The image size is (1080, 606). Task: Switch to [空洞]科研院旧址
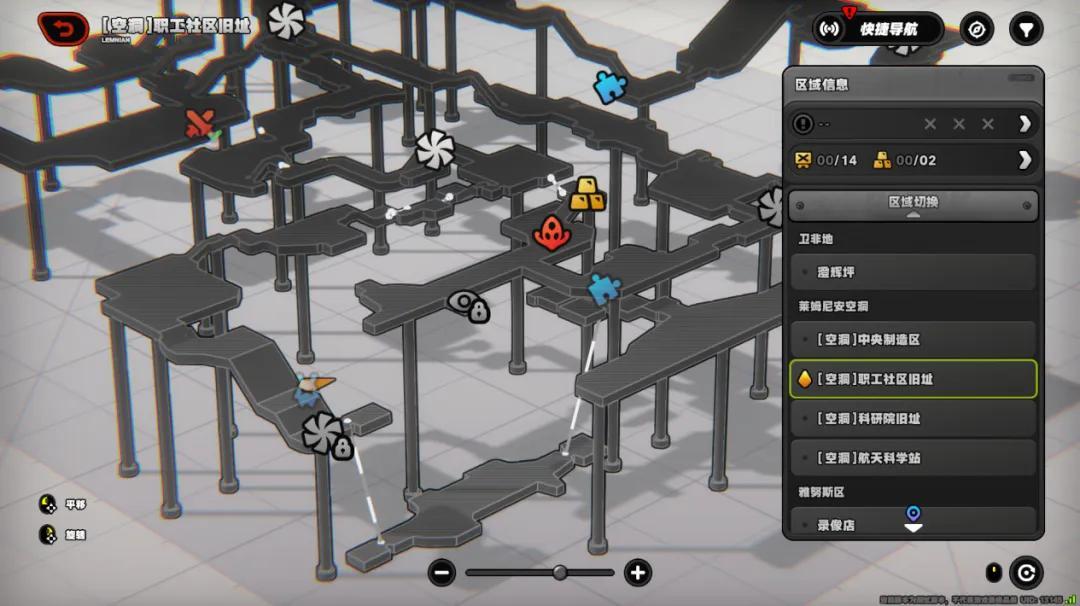click(913, 418)
